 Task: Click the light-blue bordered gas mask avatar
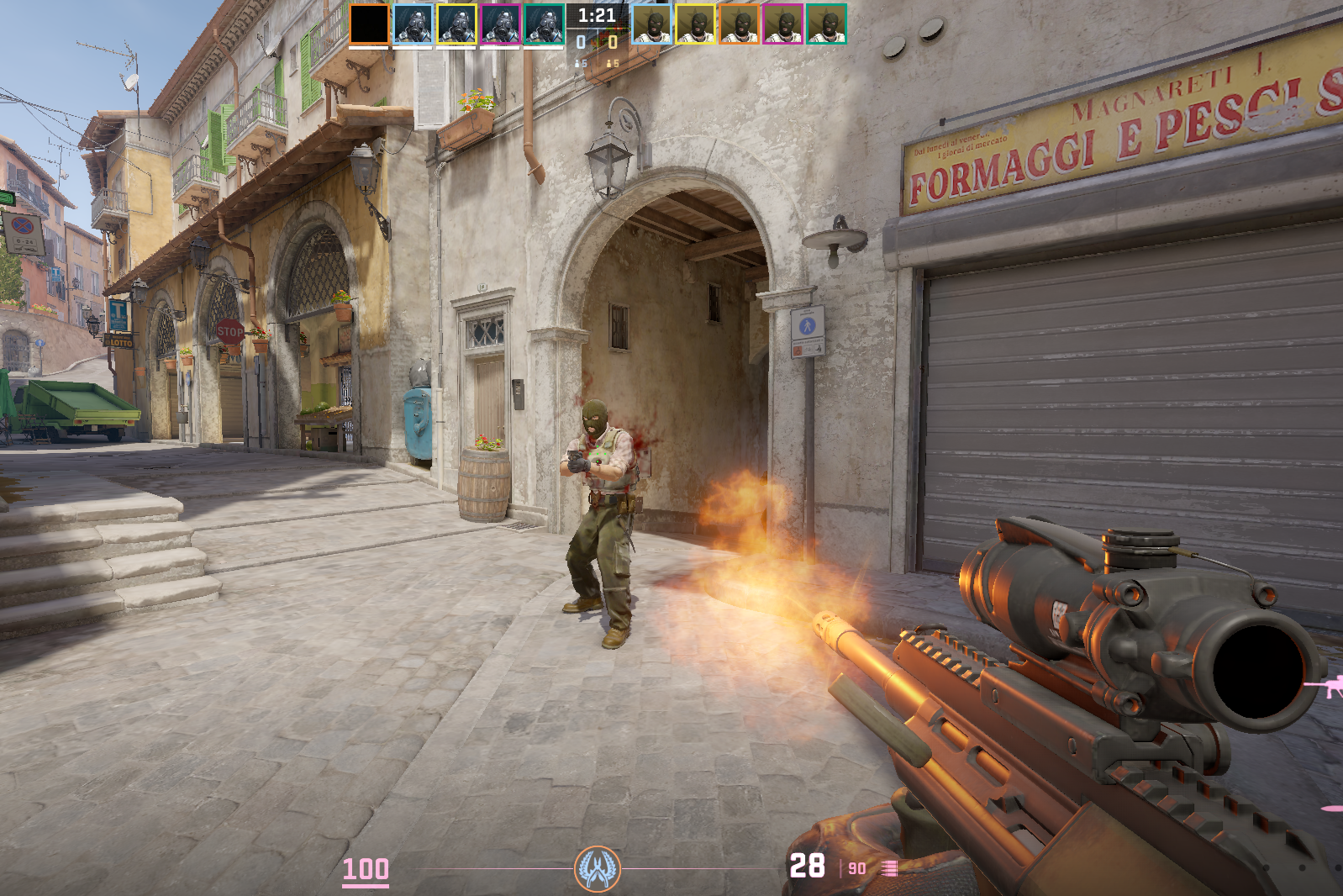[413, 24]
